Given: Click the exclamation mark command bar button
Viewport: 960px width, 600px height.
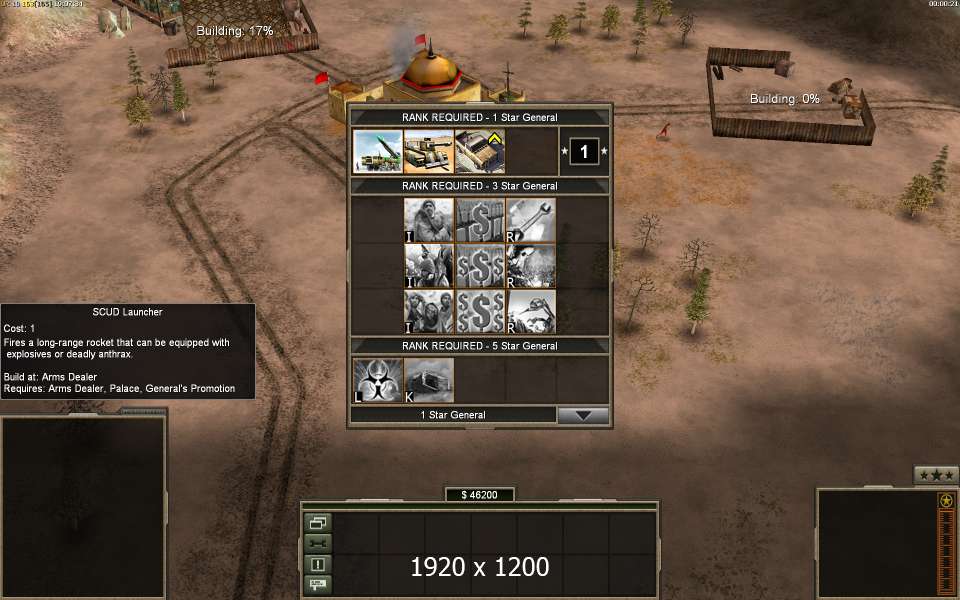Looking at the screenshot, I should tap(318, 564).
